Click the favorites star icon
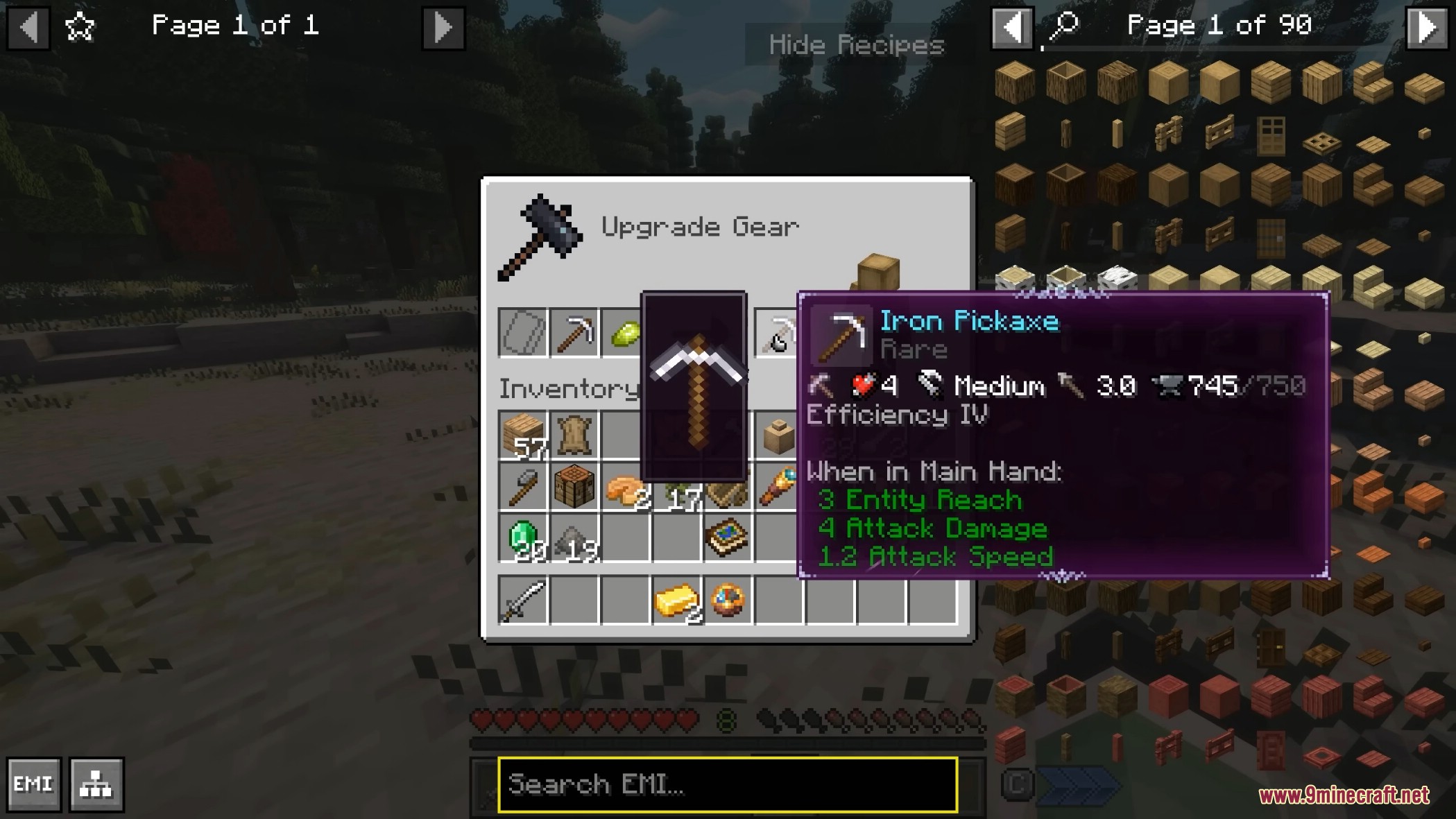 (80, 28)
